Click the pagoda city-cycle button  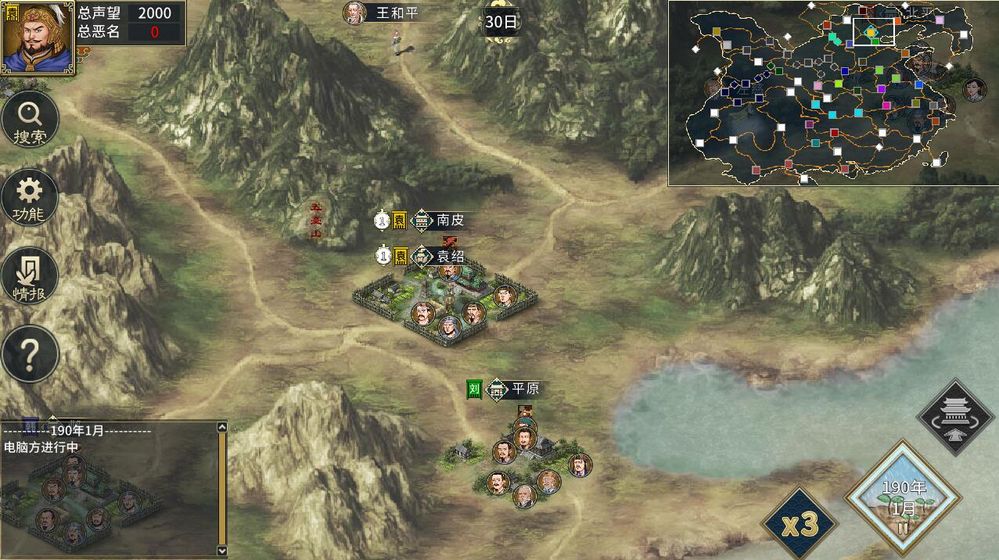click(954, 417)
